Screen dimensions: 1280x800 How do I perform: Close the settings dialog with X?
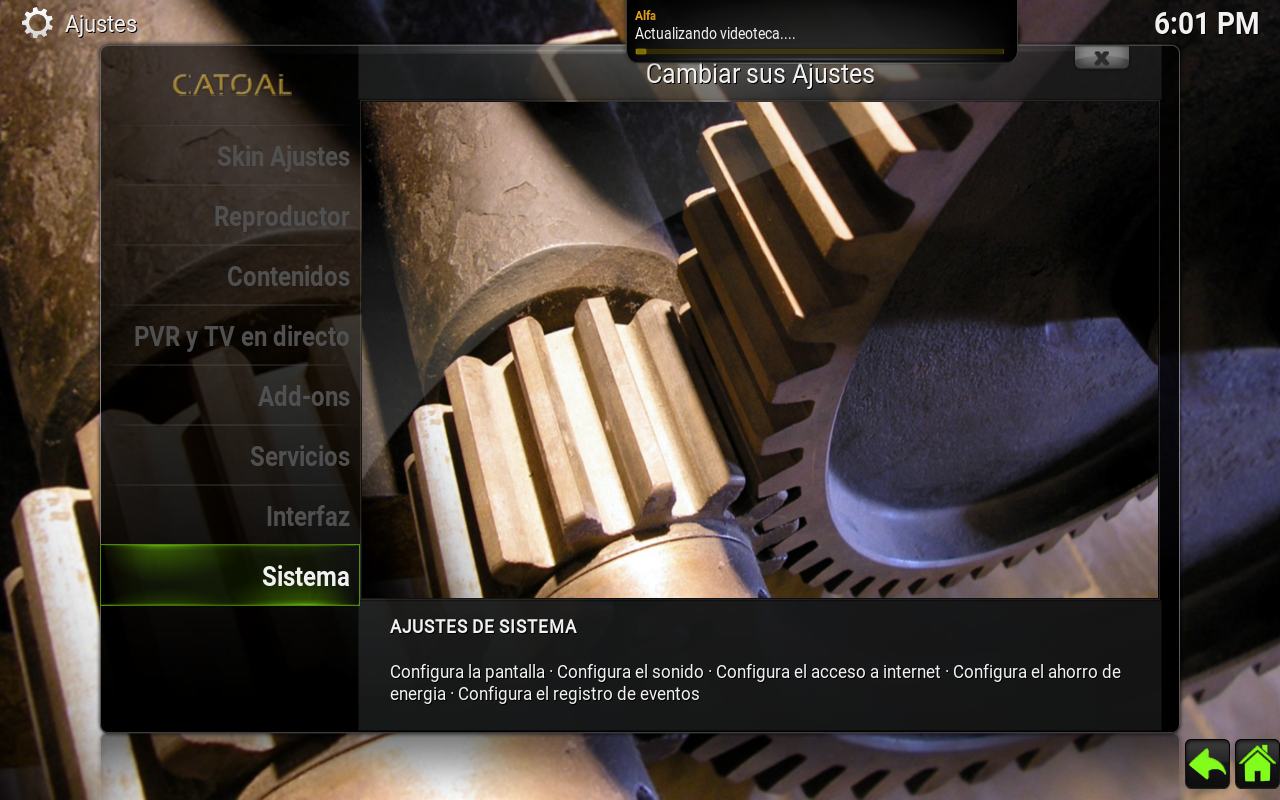click(1101, 58)
